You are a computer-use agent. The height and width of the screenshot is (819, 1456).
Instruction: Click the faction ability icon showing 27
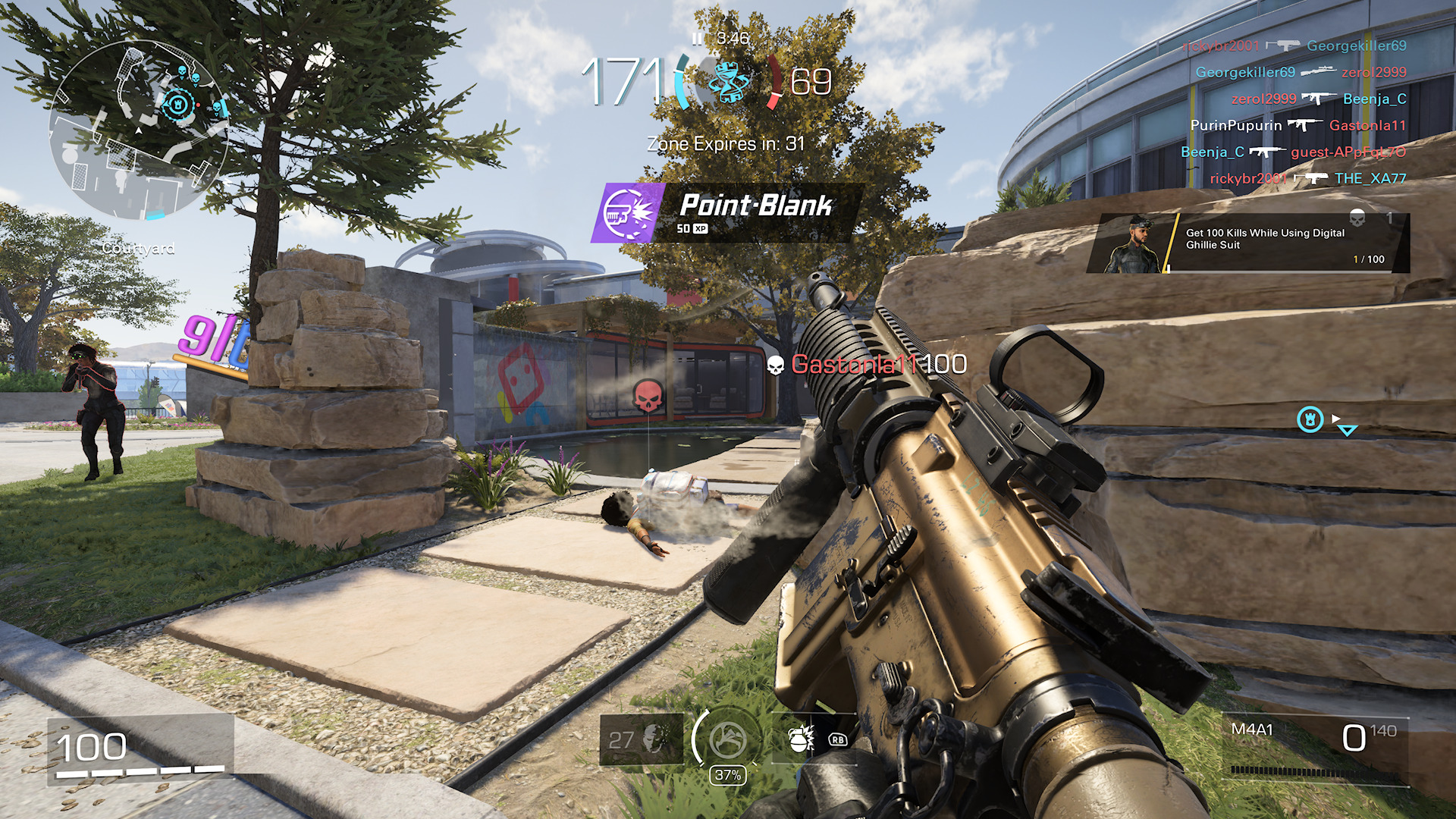(641, 739)
